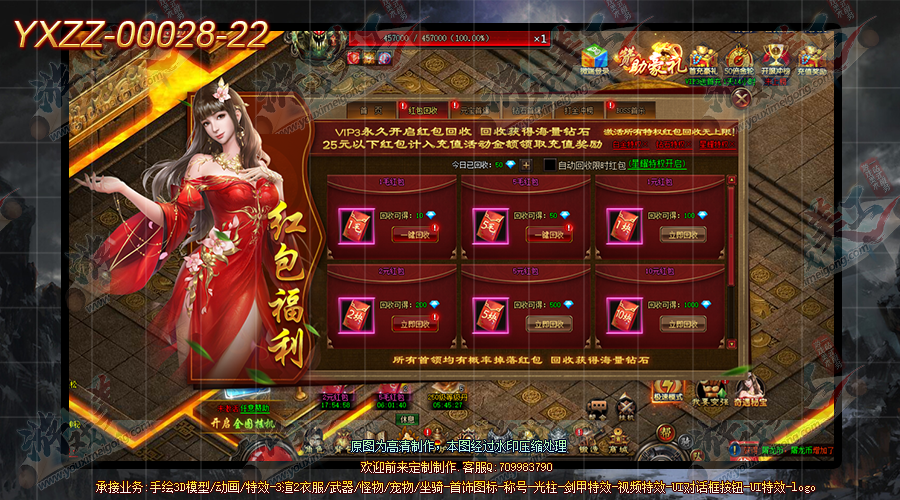The height and width of the screenshot is (500, 900).
Task: Open the 微端登录 colorful cube icon
Action: [596, 58]
